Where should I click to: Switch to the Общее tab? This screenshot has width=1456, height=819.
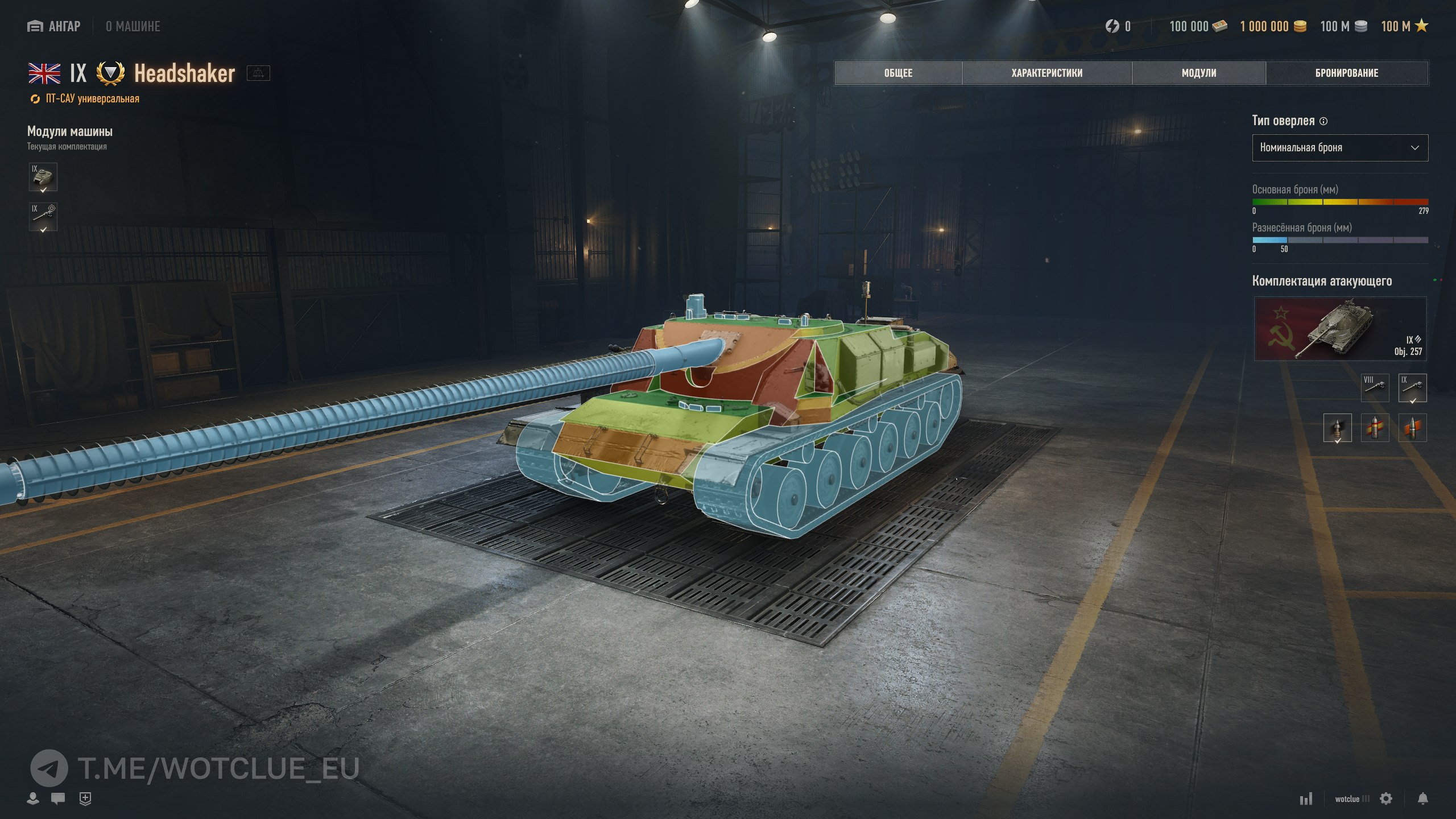pyautogui.click(x=898, y=73)
